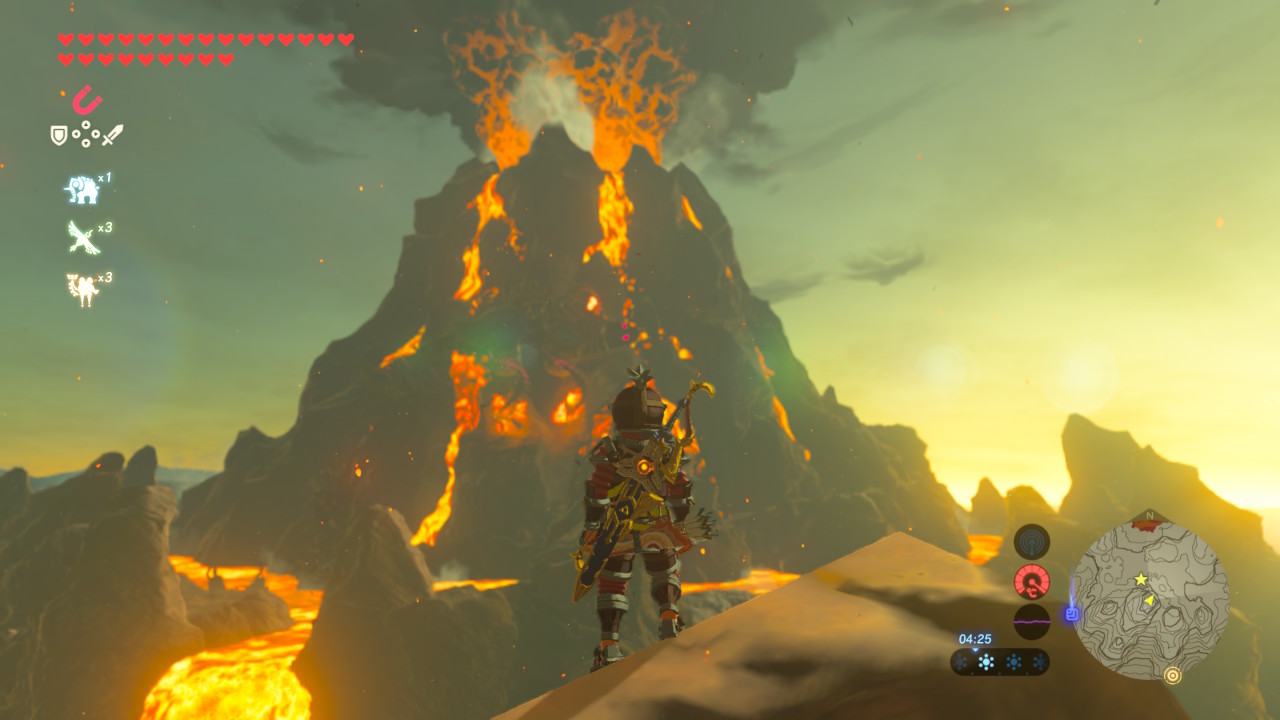The height and width of the screenshot is (720, 1280).
Task: Open the shield quick-select icon
Action: tap(59, 135)
